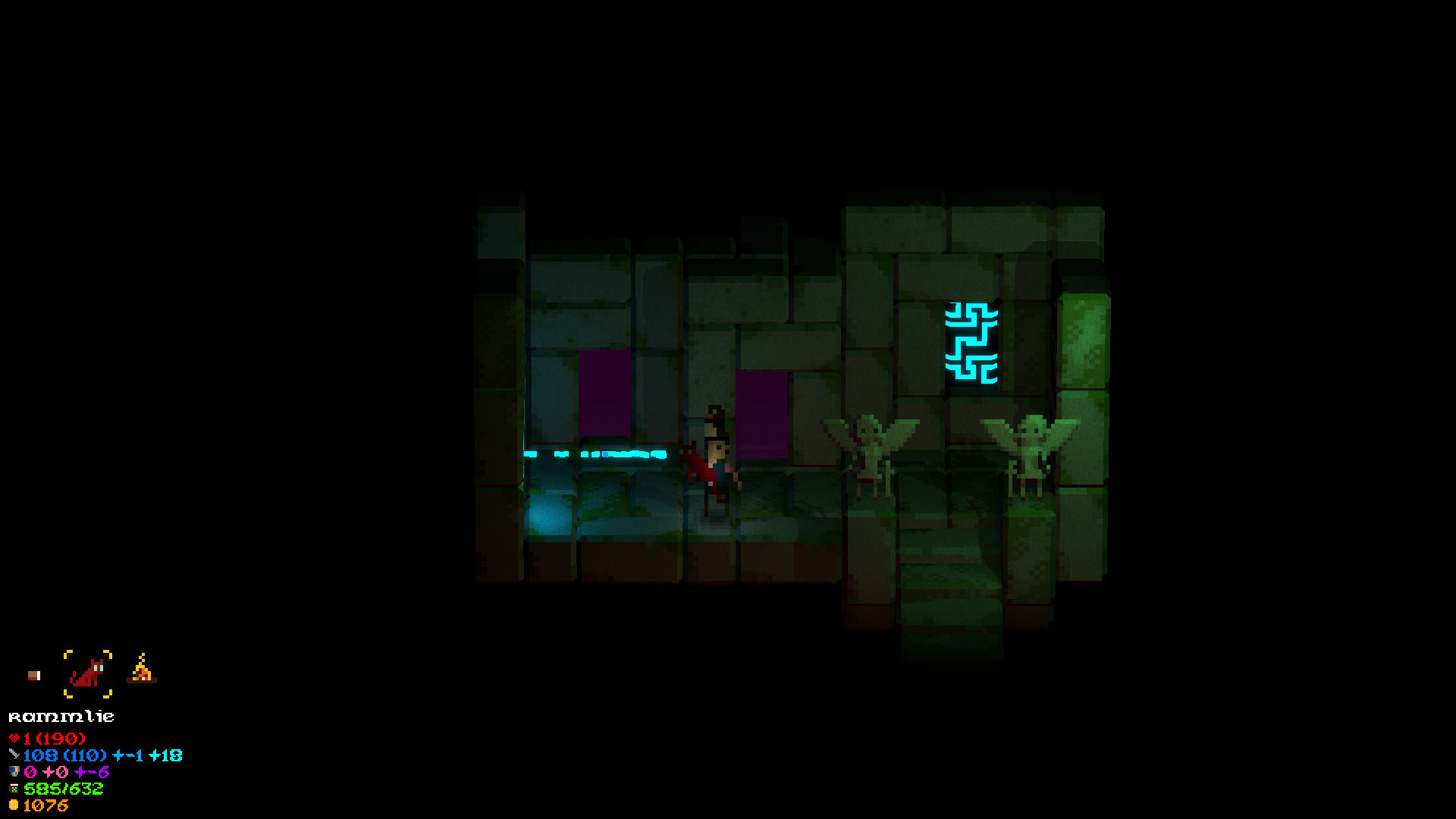Click the health value 1 (190)
The height and width of the screenshot is (819, 1456).
click(53, 739)
